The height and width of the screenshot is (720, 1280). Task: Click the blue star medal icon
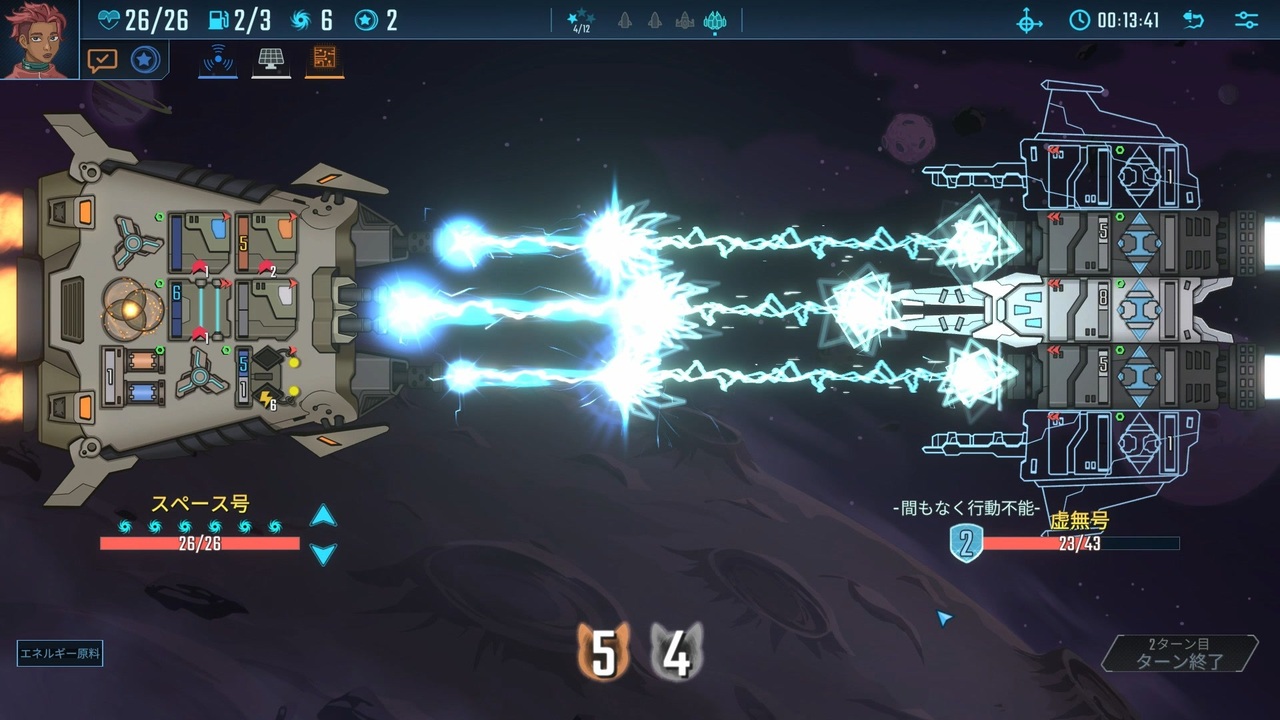coord(145,60)
